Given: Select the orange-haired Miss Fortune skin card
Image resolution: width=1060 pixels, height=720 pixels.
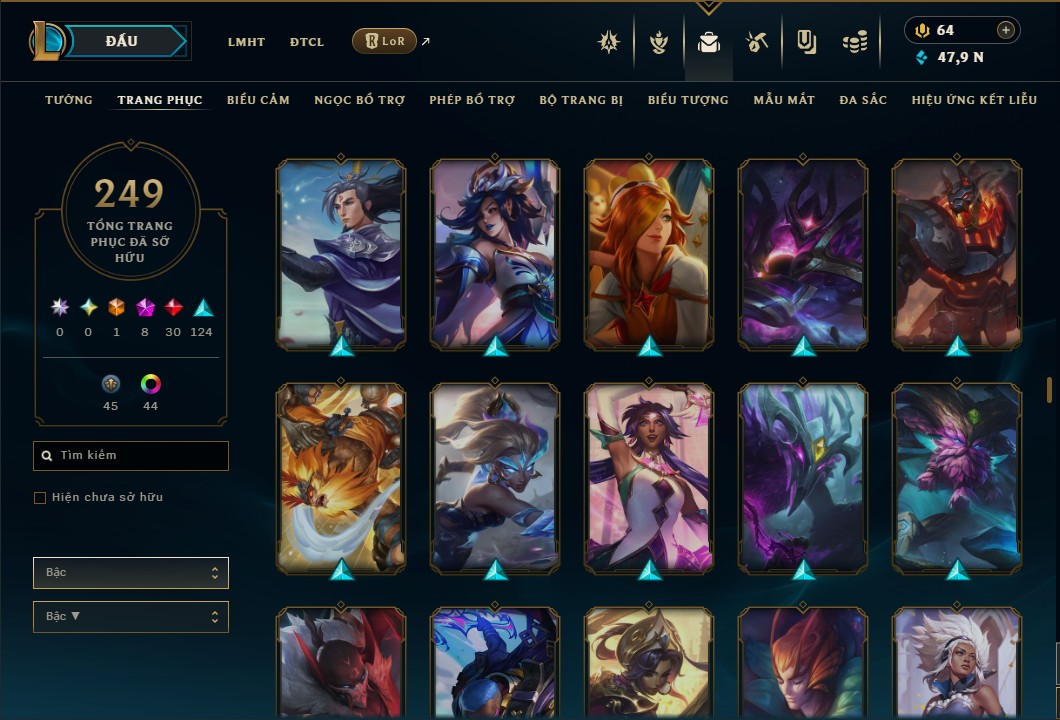Looking at the screenshot, I should pyautogui.click(x=649, y=255).
